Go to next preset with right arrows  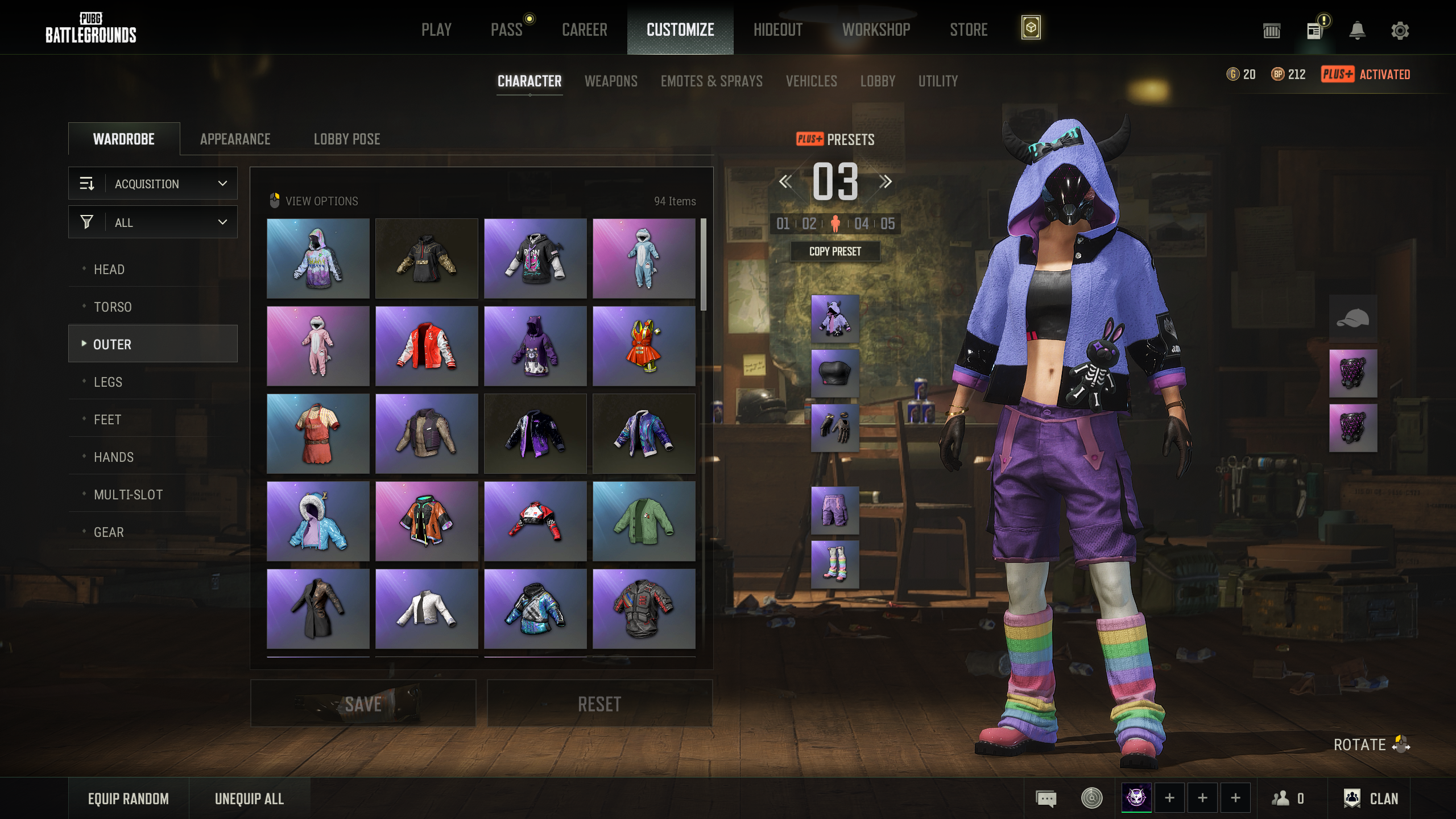(x=885, y=182)
